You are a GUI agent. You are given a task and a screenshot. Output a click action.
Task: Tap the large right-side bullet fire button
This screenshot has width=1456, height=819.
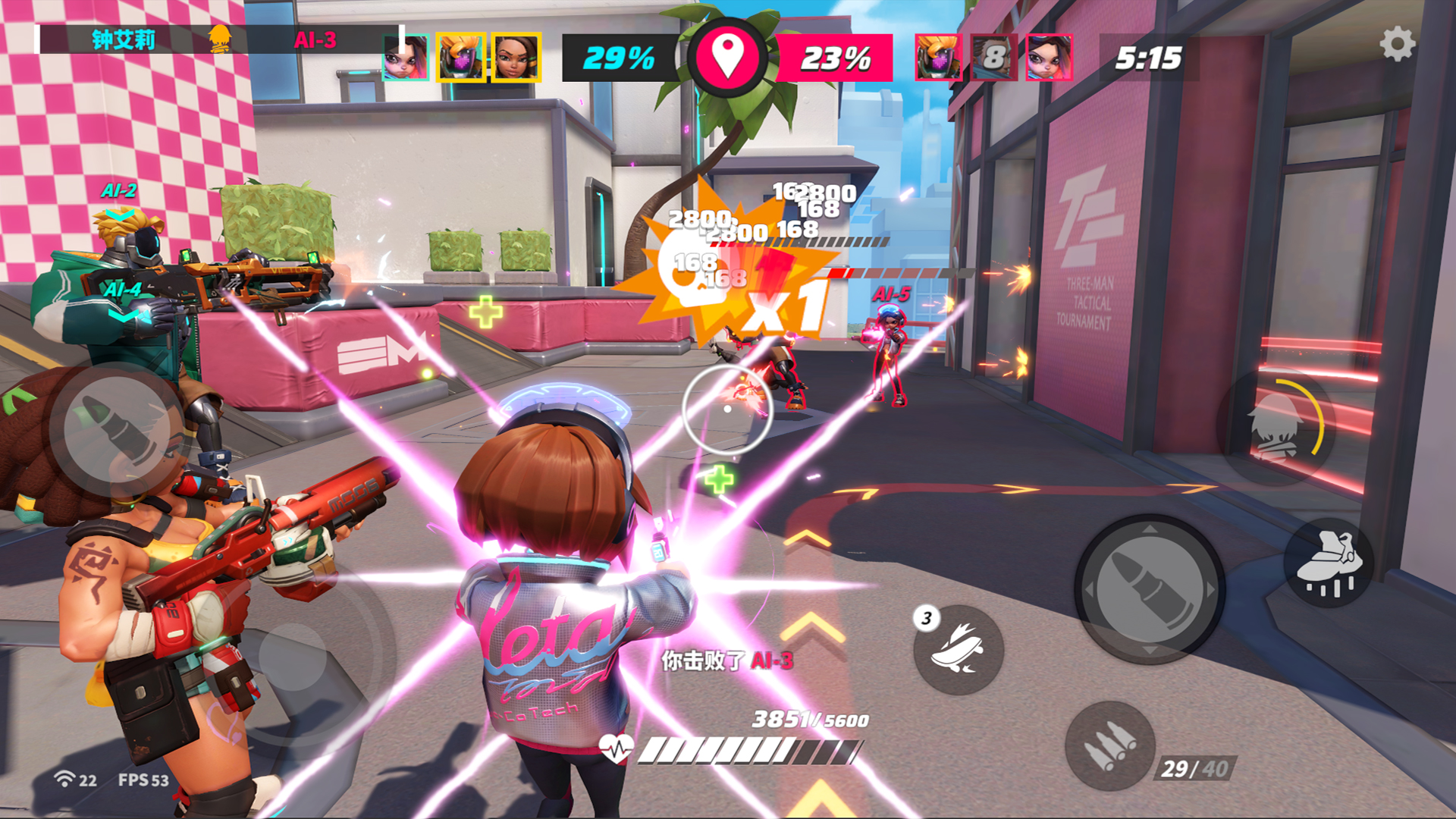[1149, 589]
